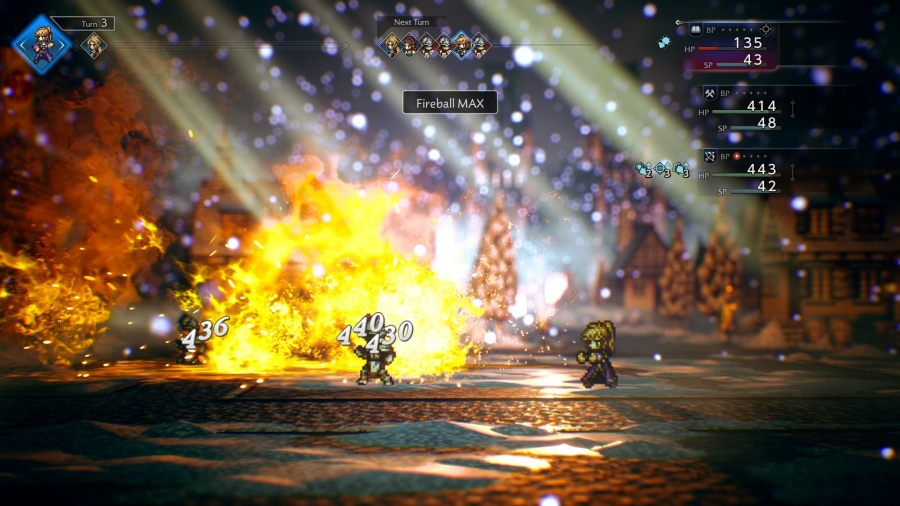Viewport: 900px width, 506px height.
Task: Select the active character portrait in blue diamond
Action: 42,44
